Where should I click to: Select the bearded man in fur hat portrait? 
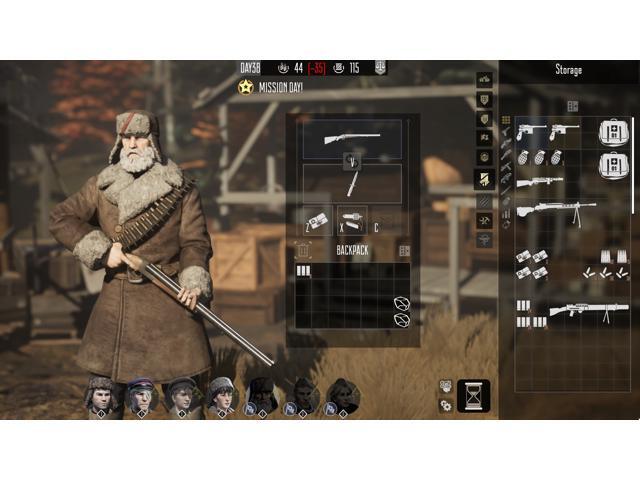click(262, 393)
